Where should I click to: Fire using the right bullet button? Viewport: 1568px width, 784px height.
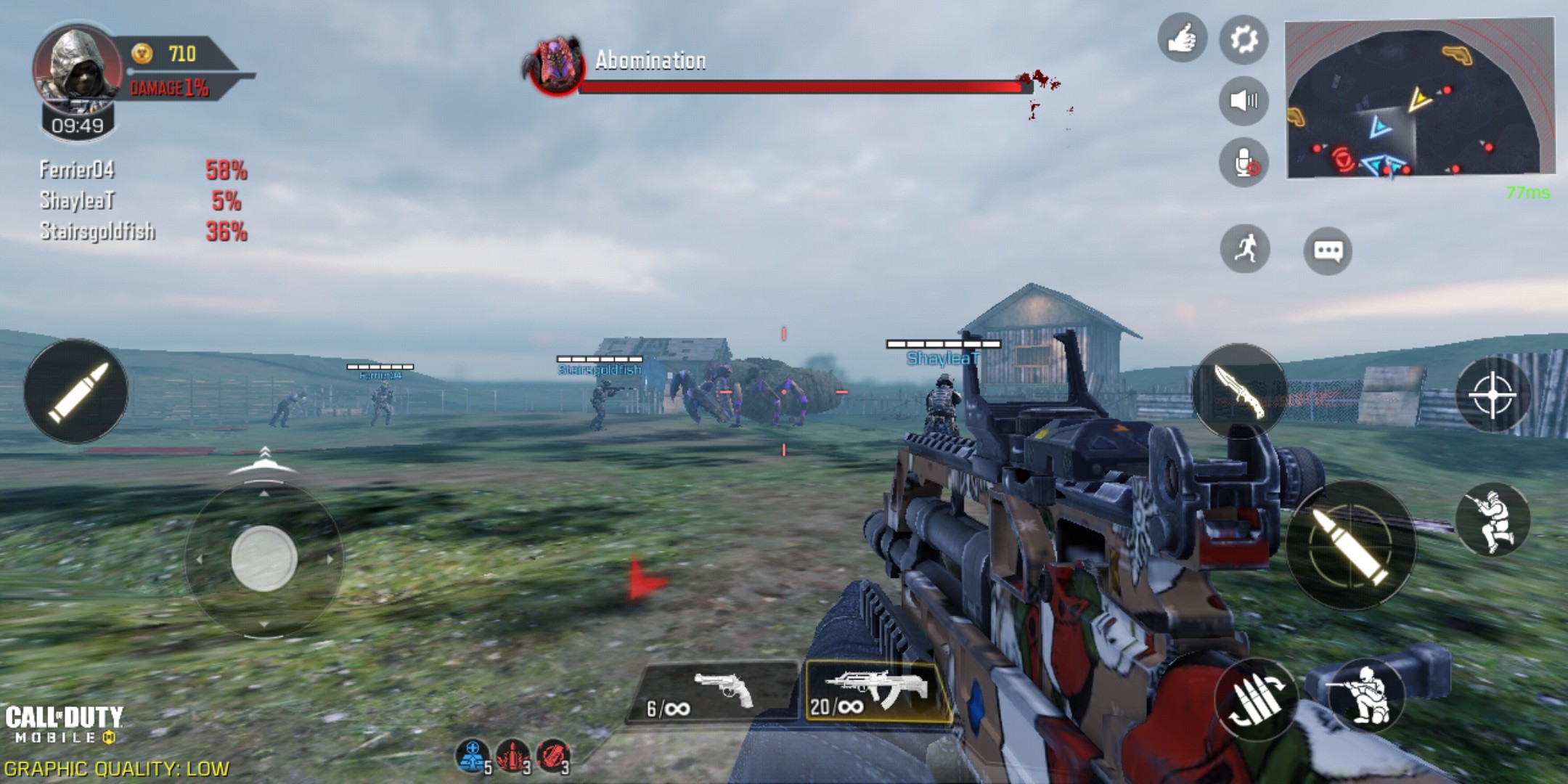(x=1351, y=544)
